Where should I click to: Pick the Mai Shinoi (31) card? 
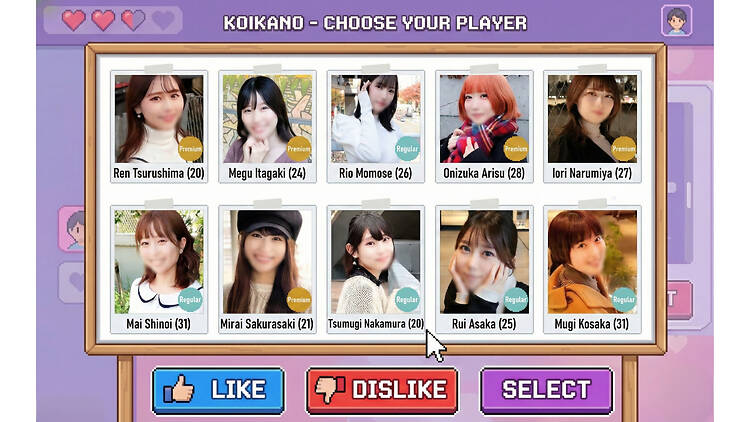pos(159,268)
